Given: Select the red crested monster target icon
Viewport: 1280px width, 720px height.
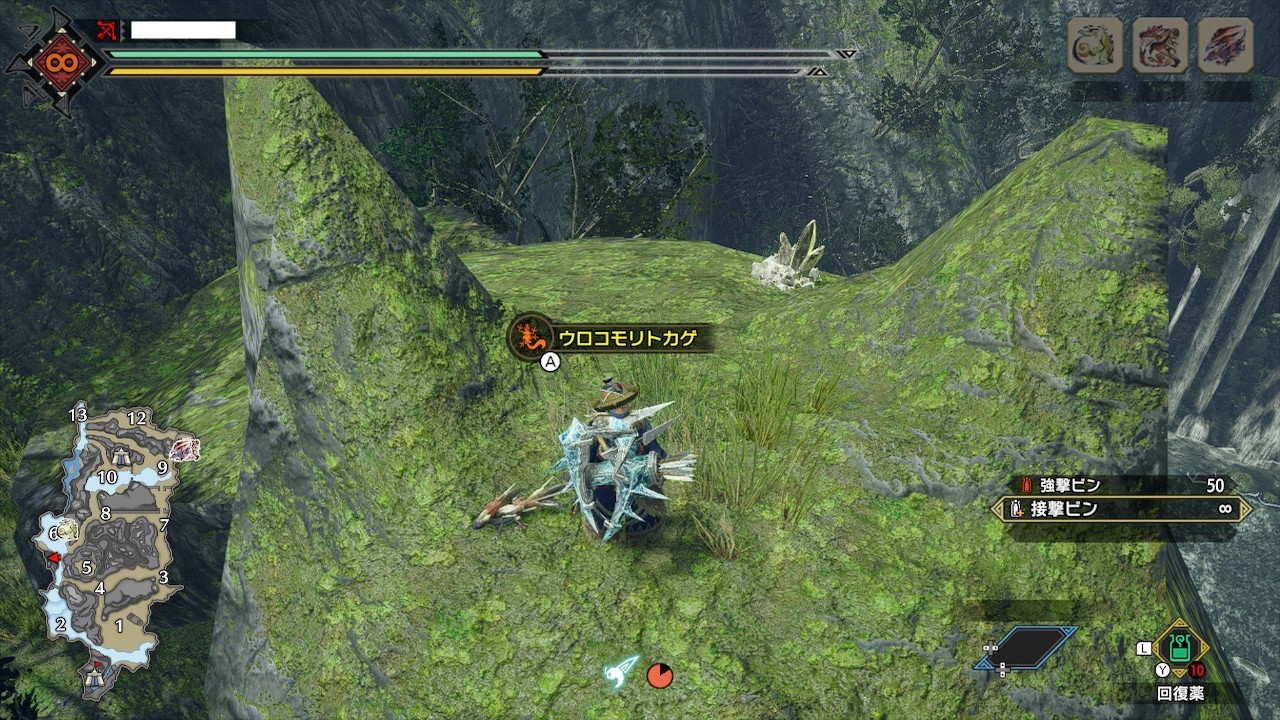Looking at the screenshot, I should pyautogui.click(x=1160, y=45).
